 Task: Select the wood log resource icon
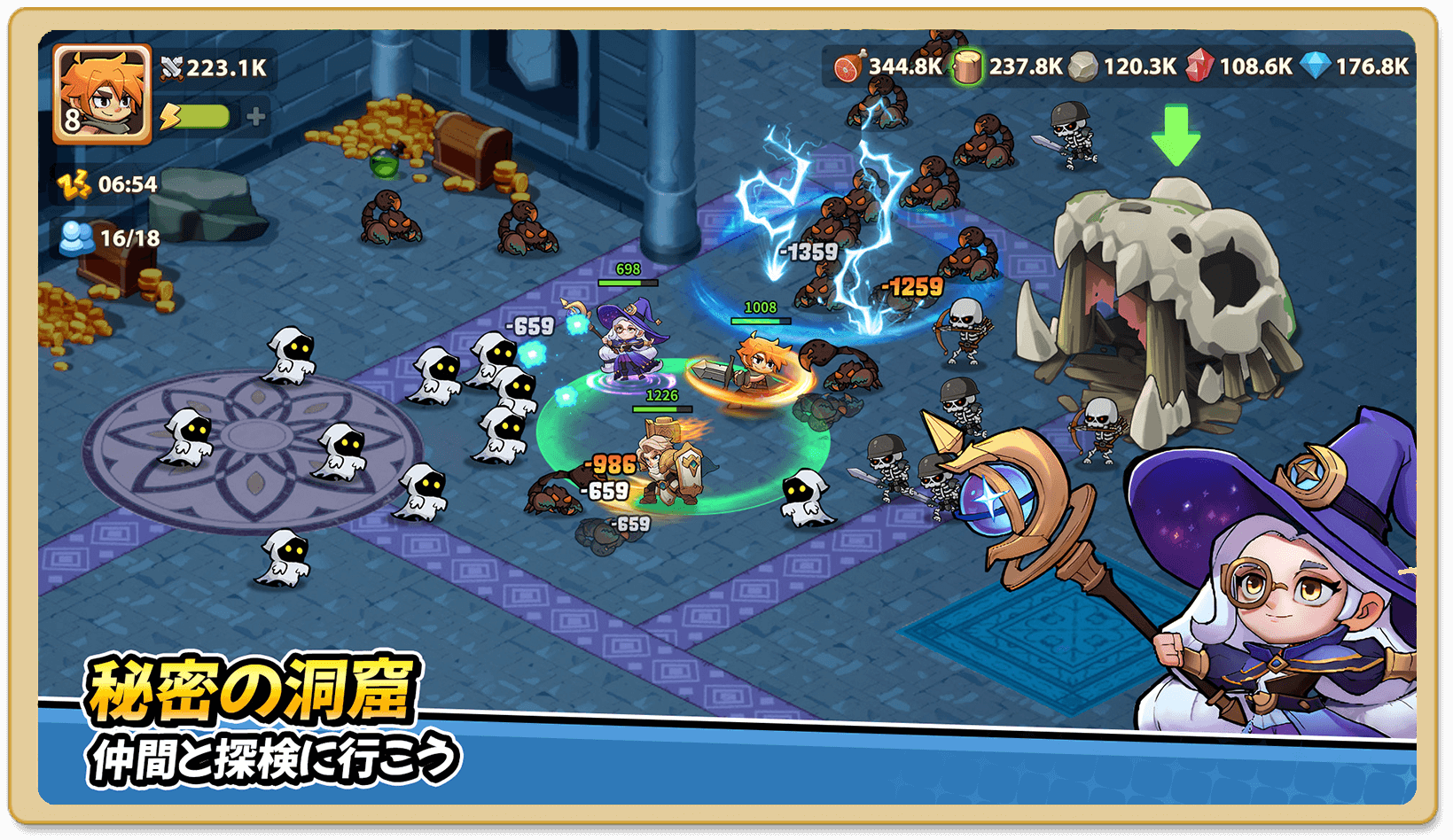967,66
